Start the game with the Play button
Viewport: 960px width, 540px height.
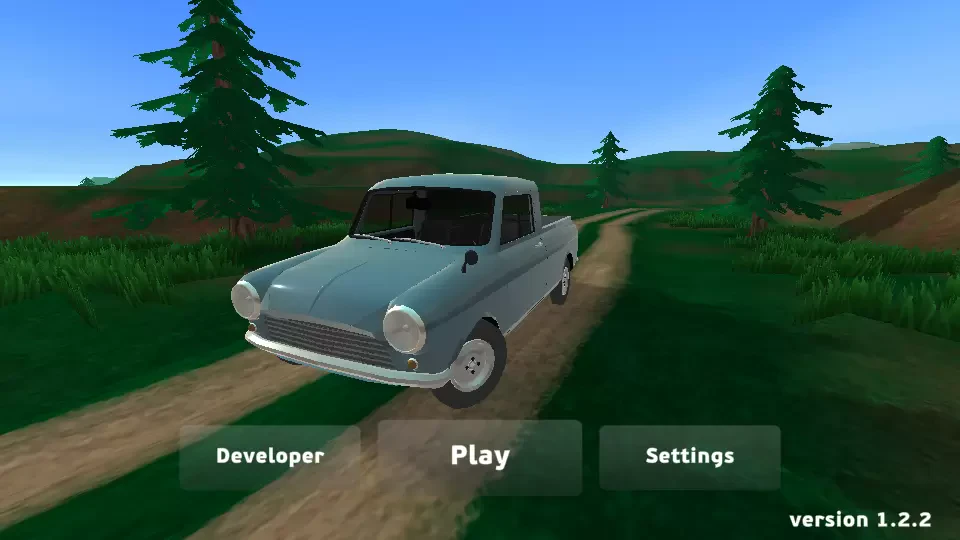point(480,457)
